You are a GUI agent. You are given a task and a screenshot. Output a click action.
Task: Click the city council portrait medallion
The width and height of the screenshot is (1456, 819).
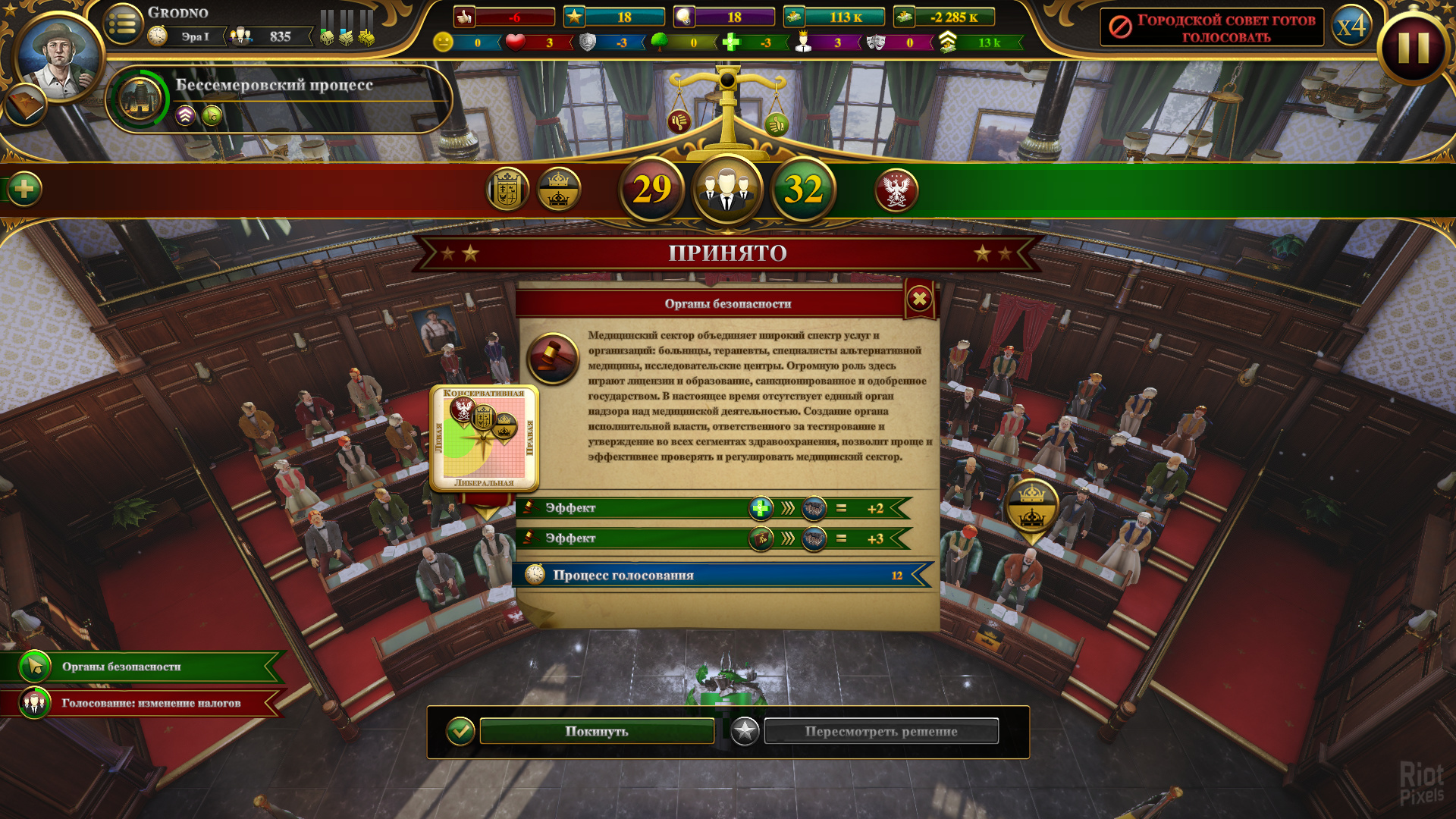pyautogui.click(x=727, y=190)
